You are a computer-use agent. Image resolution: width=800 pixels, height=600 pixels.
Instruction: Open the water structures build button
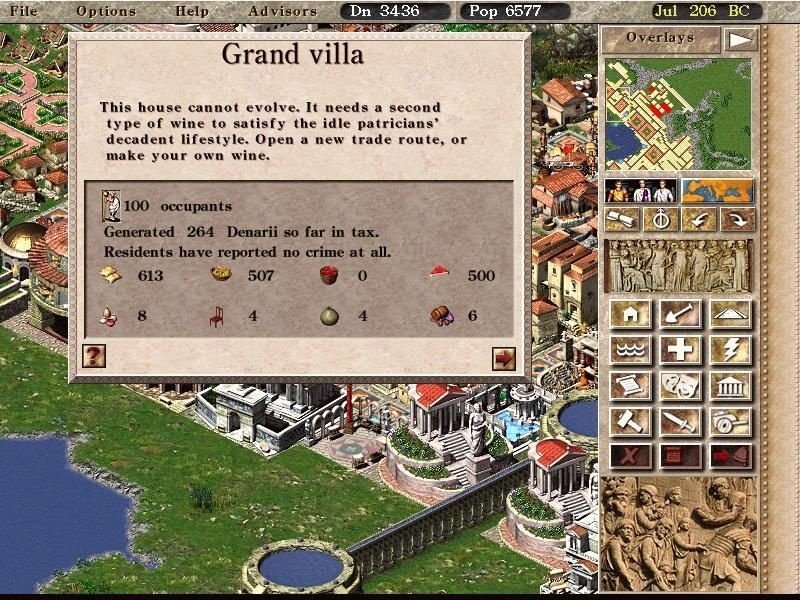[630, 349]
